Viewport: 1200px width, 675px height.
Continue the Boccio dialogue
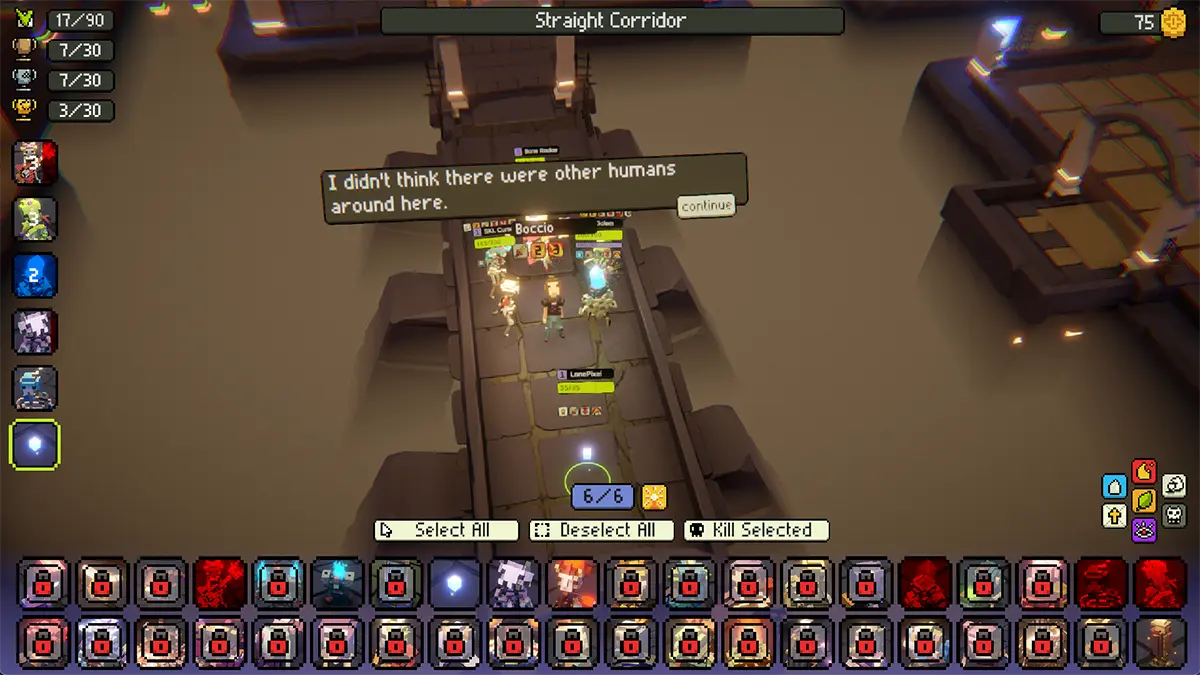point(707,206)
